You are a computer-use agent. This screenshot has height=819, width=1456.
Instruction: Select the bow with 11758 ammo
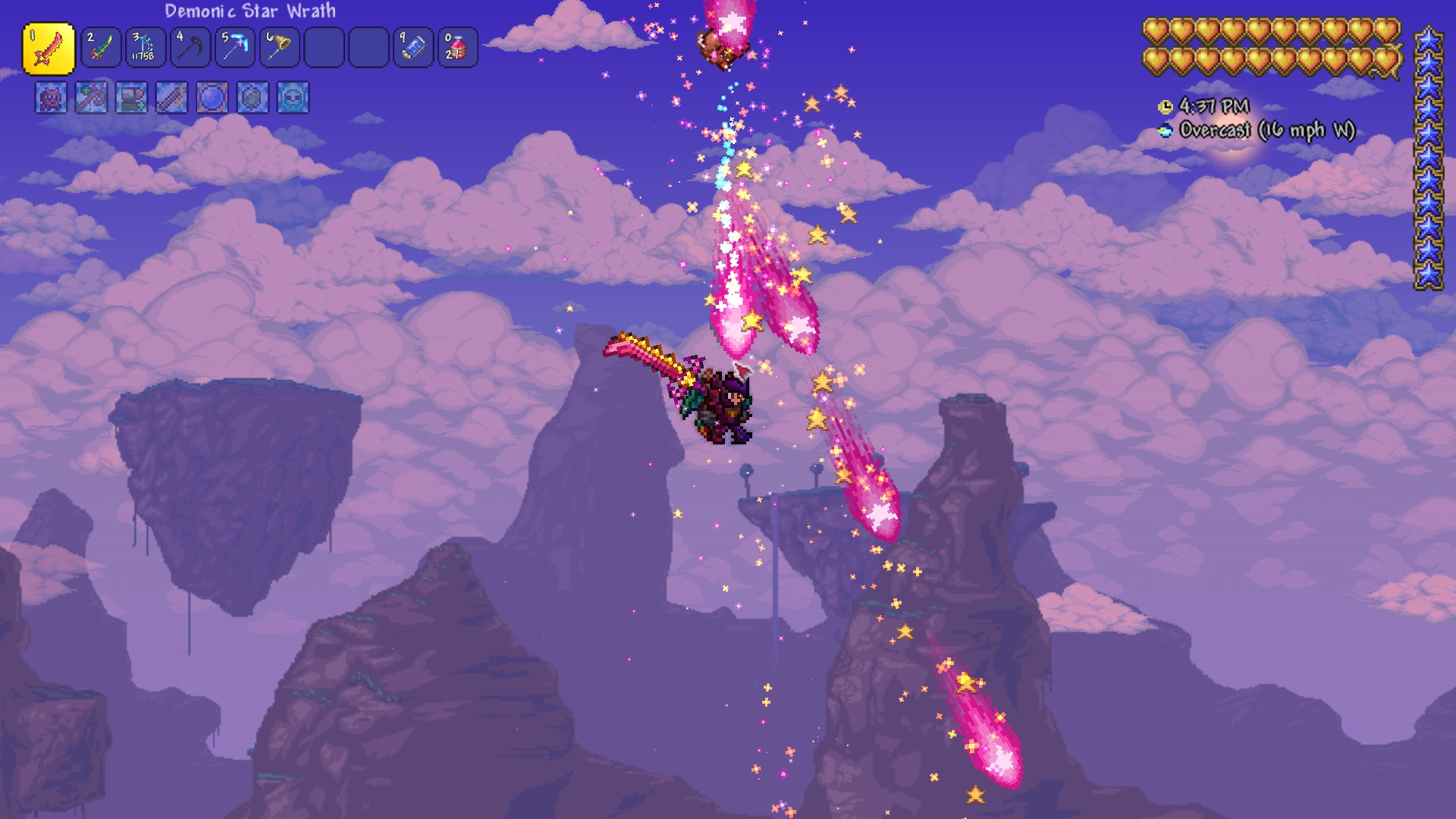(x=145, y=48)
